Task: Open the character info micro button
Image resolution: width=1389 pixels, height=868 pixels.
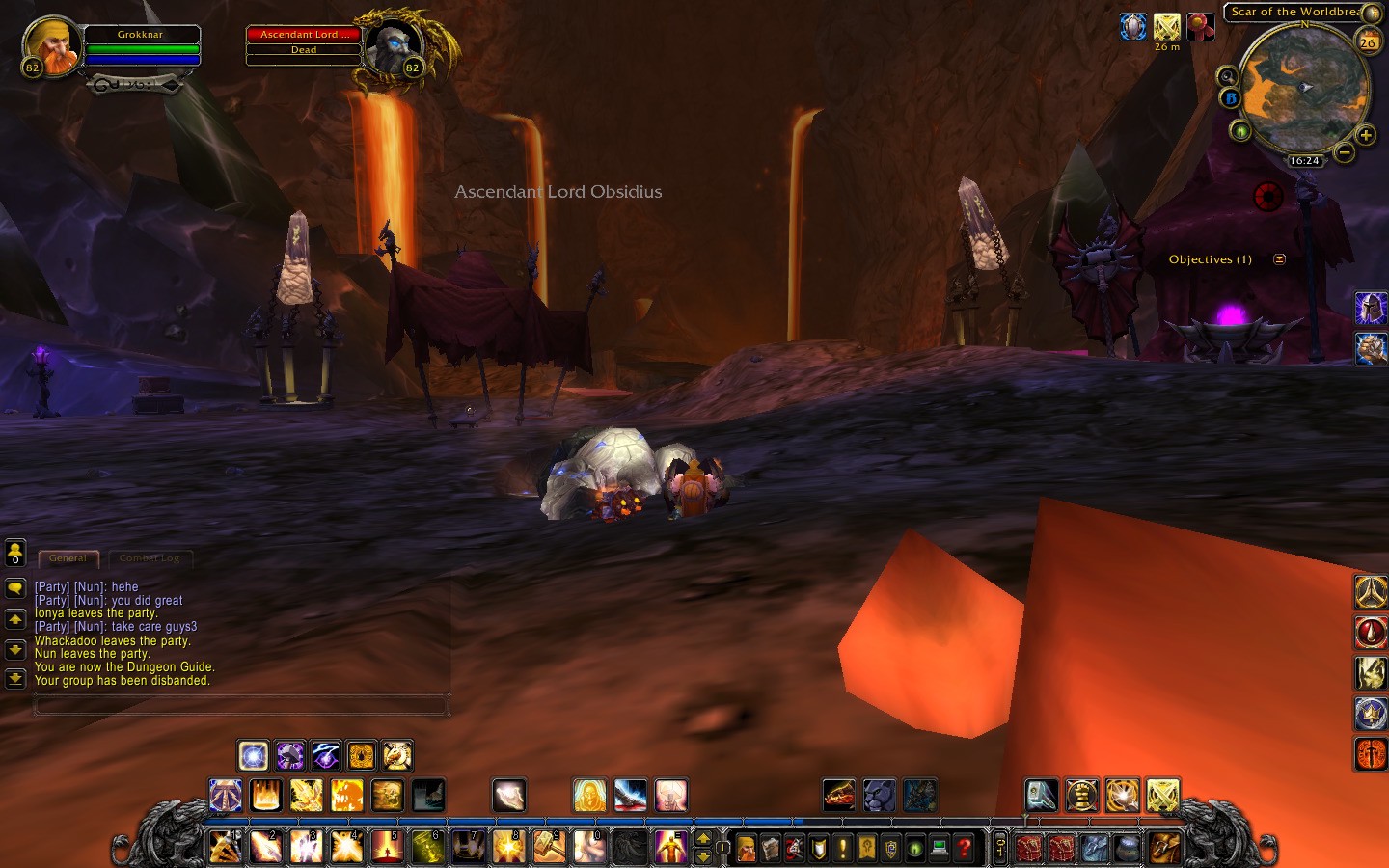Action: [x=747, y=849]
